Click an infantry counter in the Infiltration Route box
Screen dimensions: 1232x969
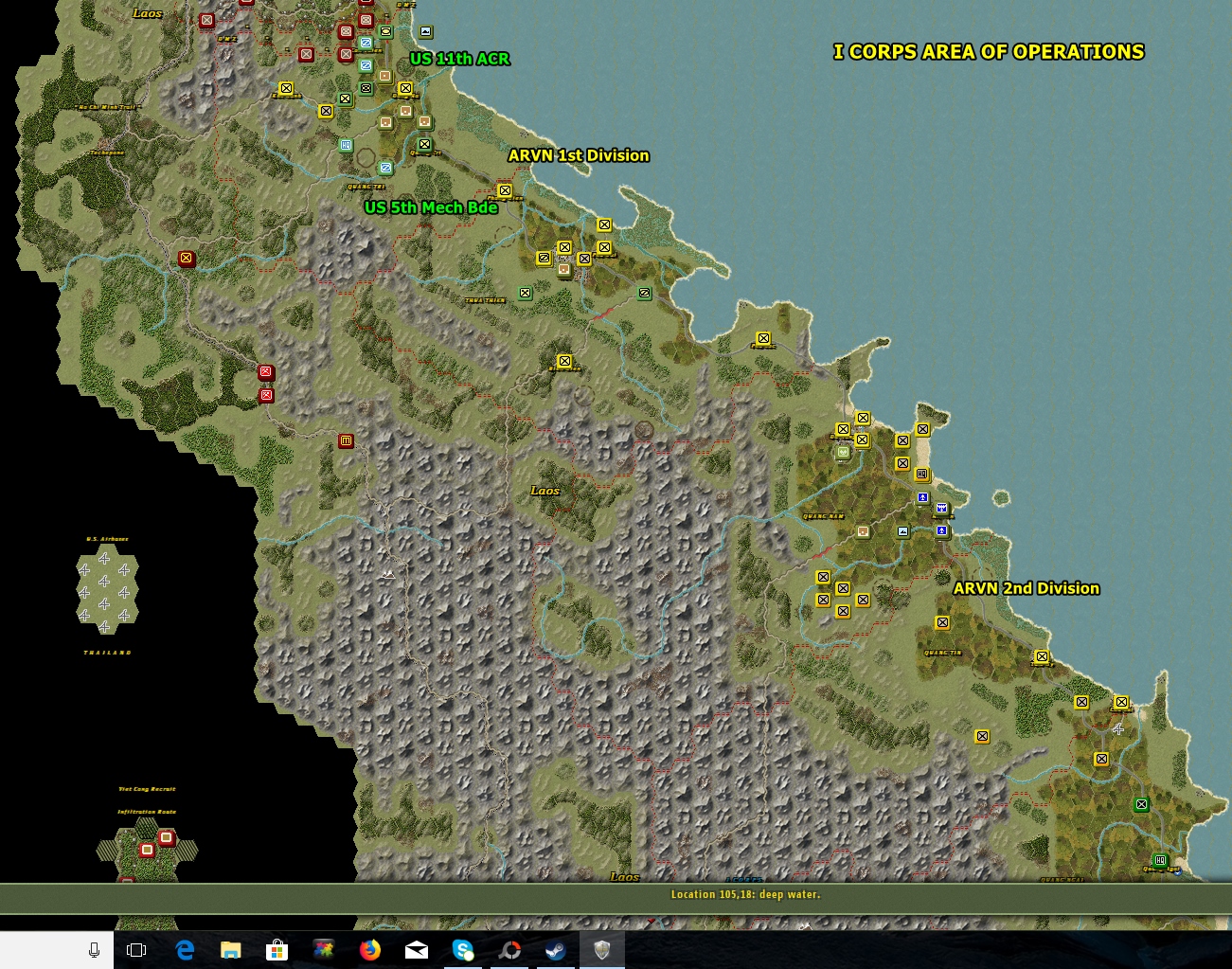147,849
